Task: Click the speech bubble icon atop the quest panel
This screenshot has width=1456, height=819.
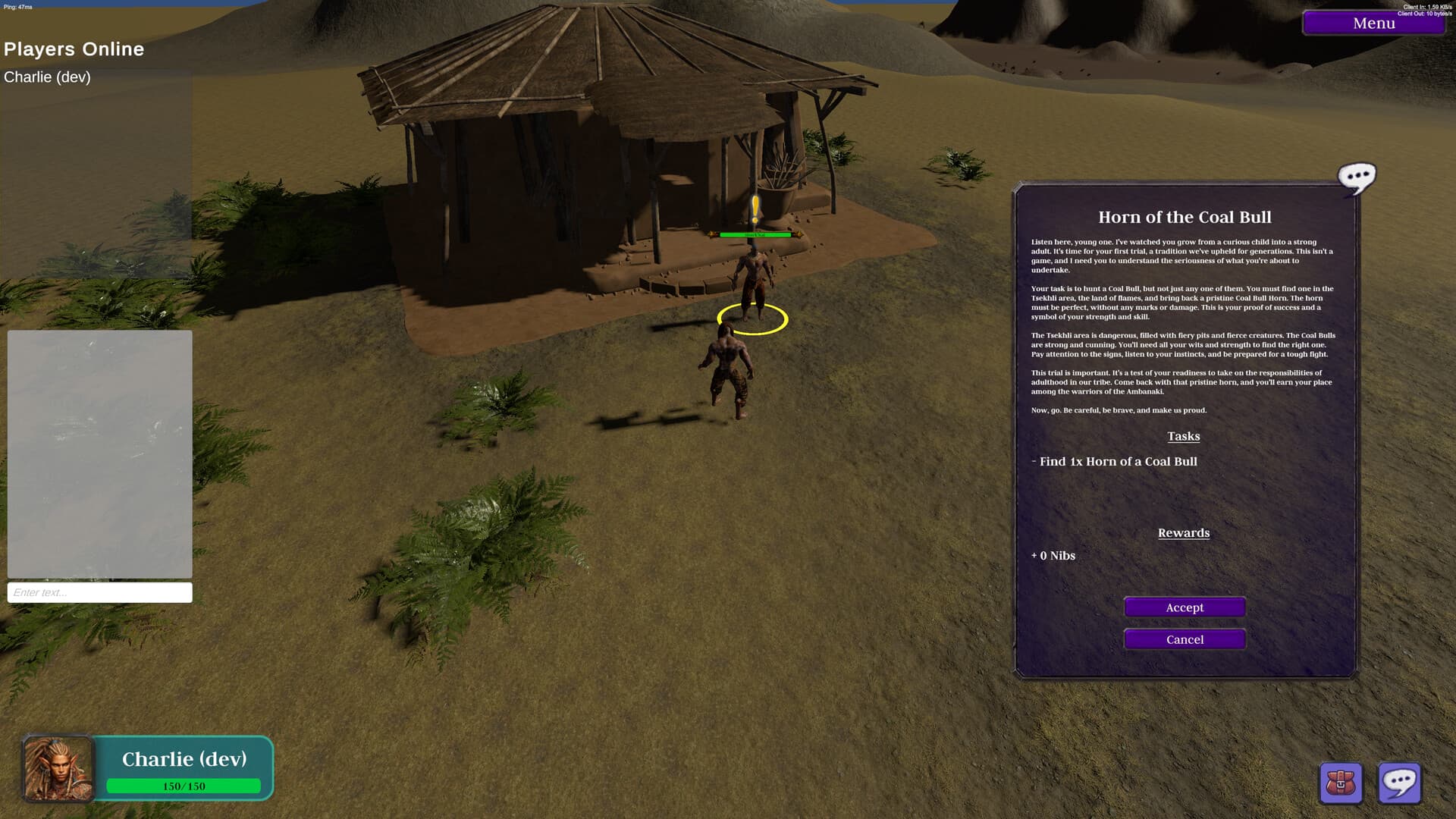Action: click(x=1358, y=177)
